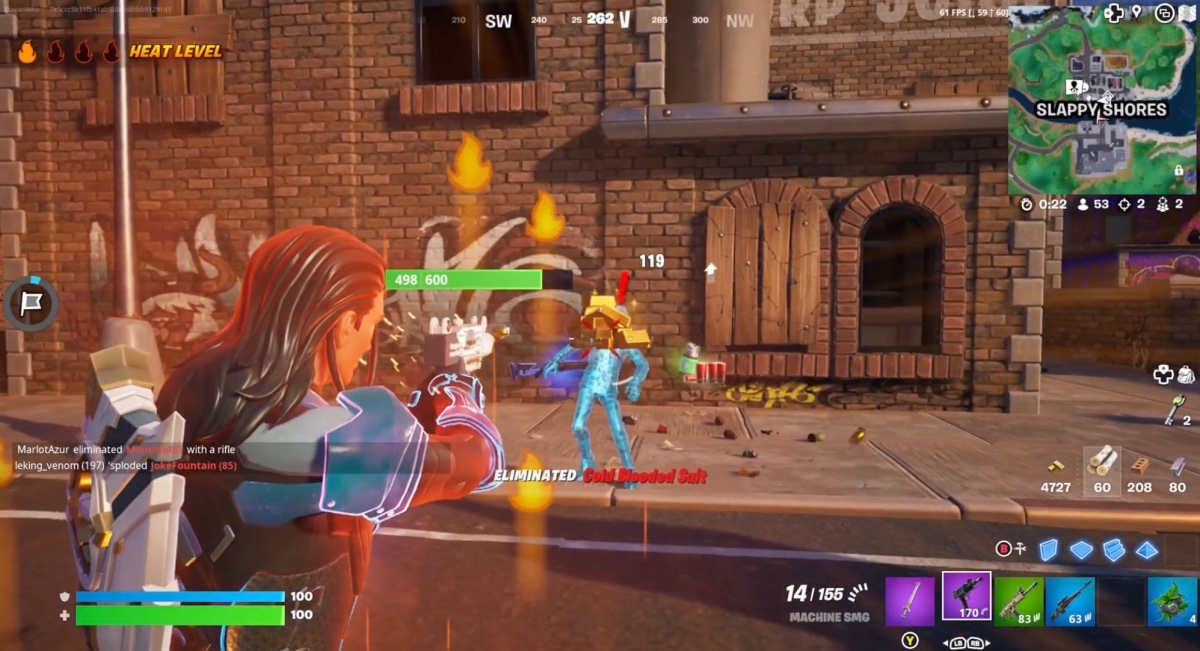Image resolution: width=1200 pixels, height=651 pixels.
Task: Click the map marker pin icon
Action: click(x=1137, y=13)
